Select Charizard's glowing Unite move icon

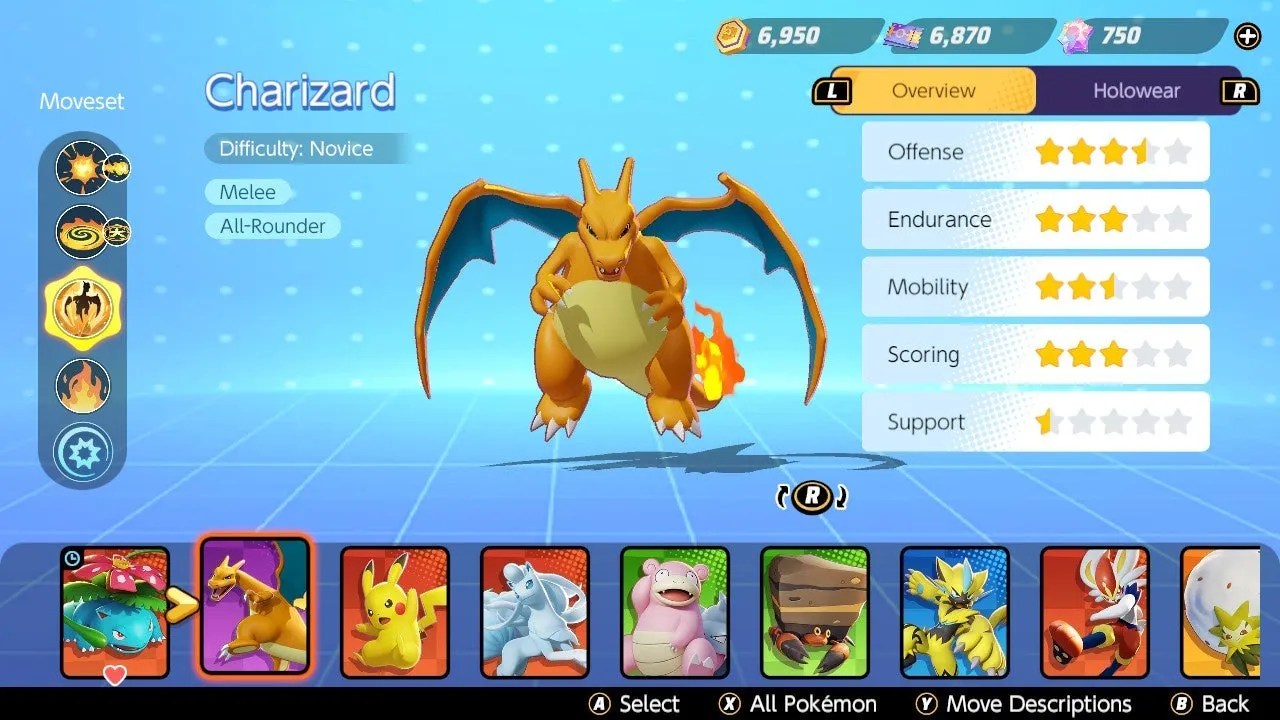tap(83, 310)
